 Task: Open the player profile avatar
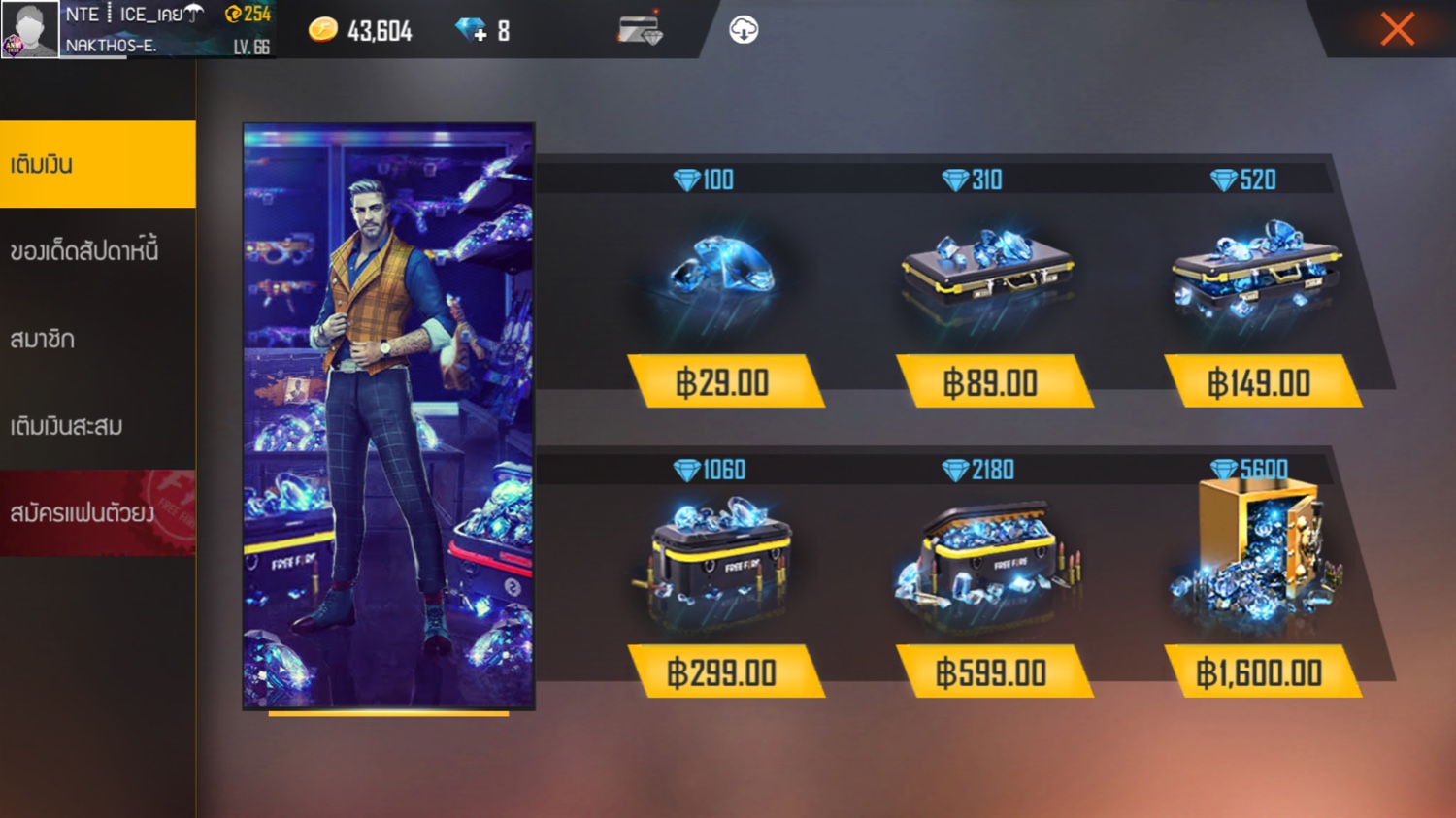[29, 29]
